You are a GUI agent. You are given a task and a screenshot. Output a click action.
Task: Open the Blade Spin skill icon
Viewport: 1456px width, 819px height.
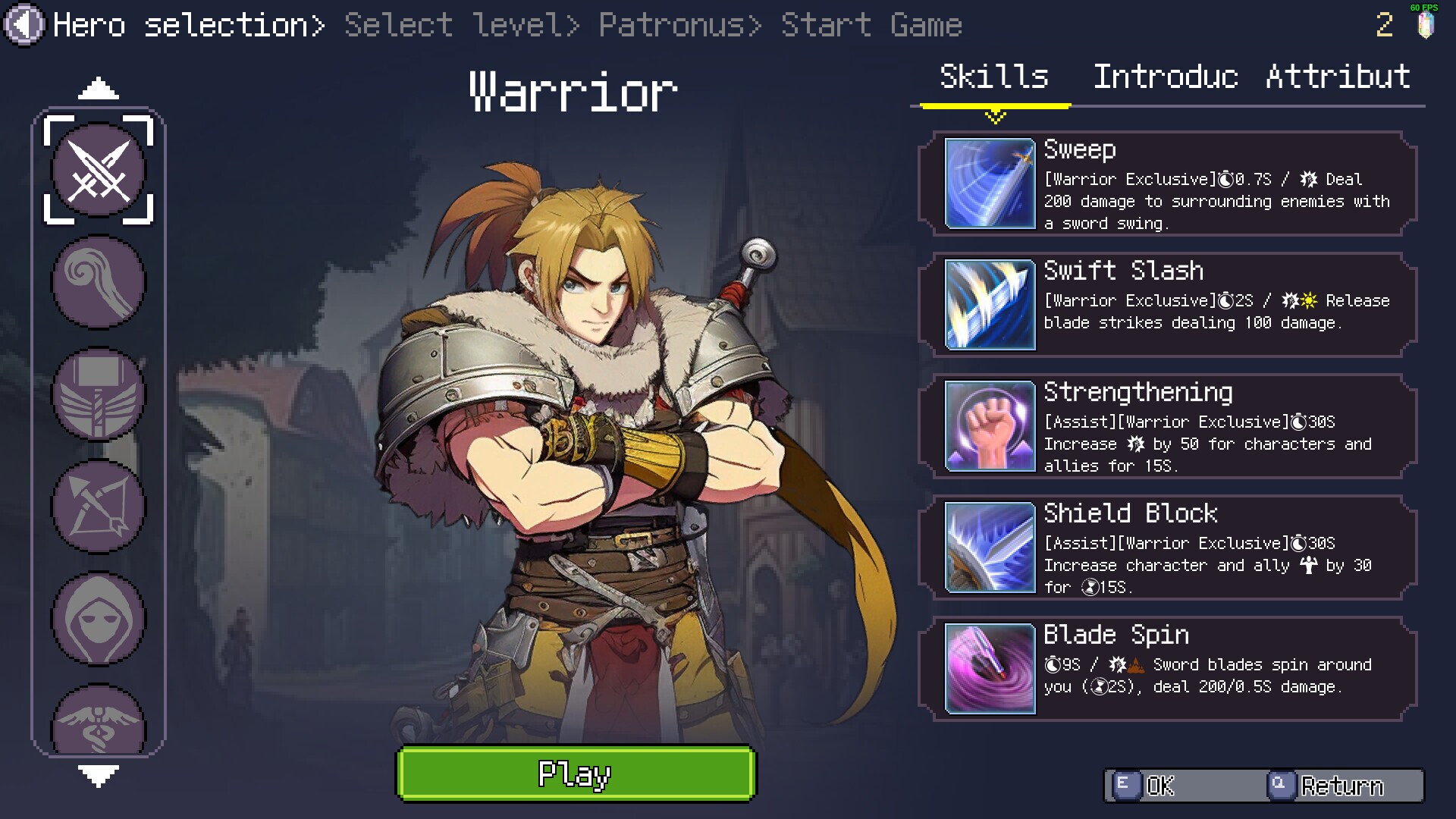[x=989, y=668]
